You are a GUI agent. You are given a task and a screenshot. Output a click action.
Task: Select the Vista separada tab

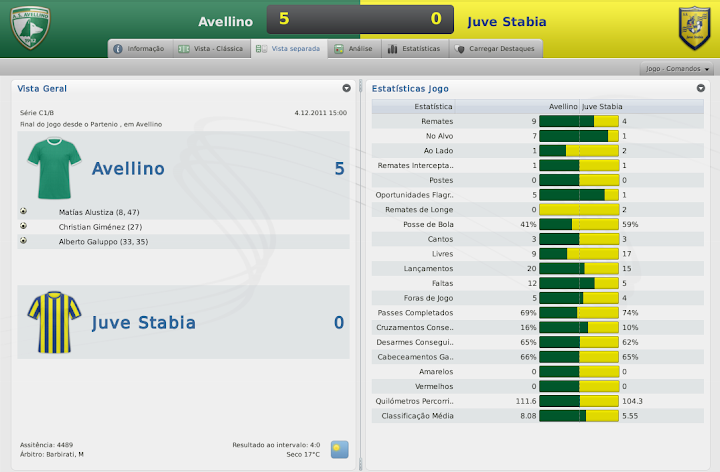[289, 48]
